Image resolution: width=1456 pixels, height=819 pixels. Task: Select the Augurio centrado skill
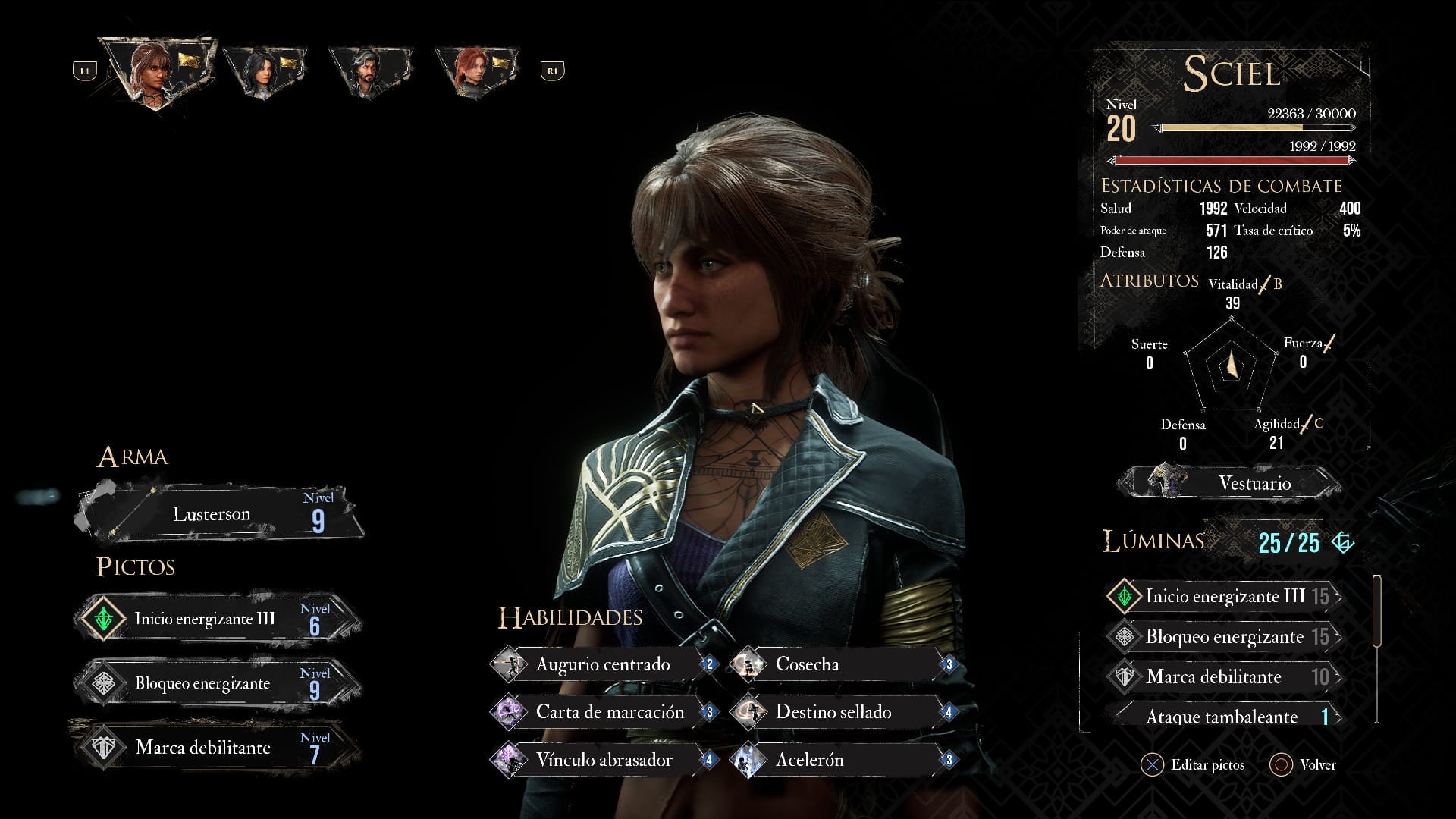click(x=604, y=665)
